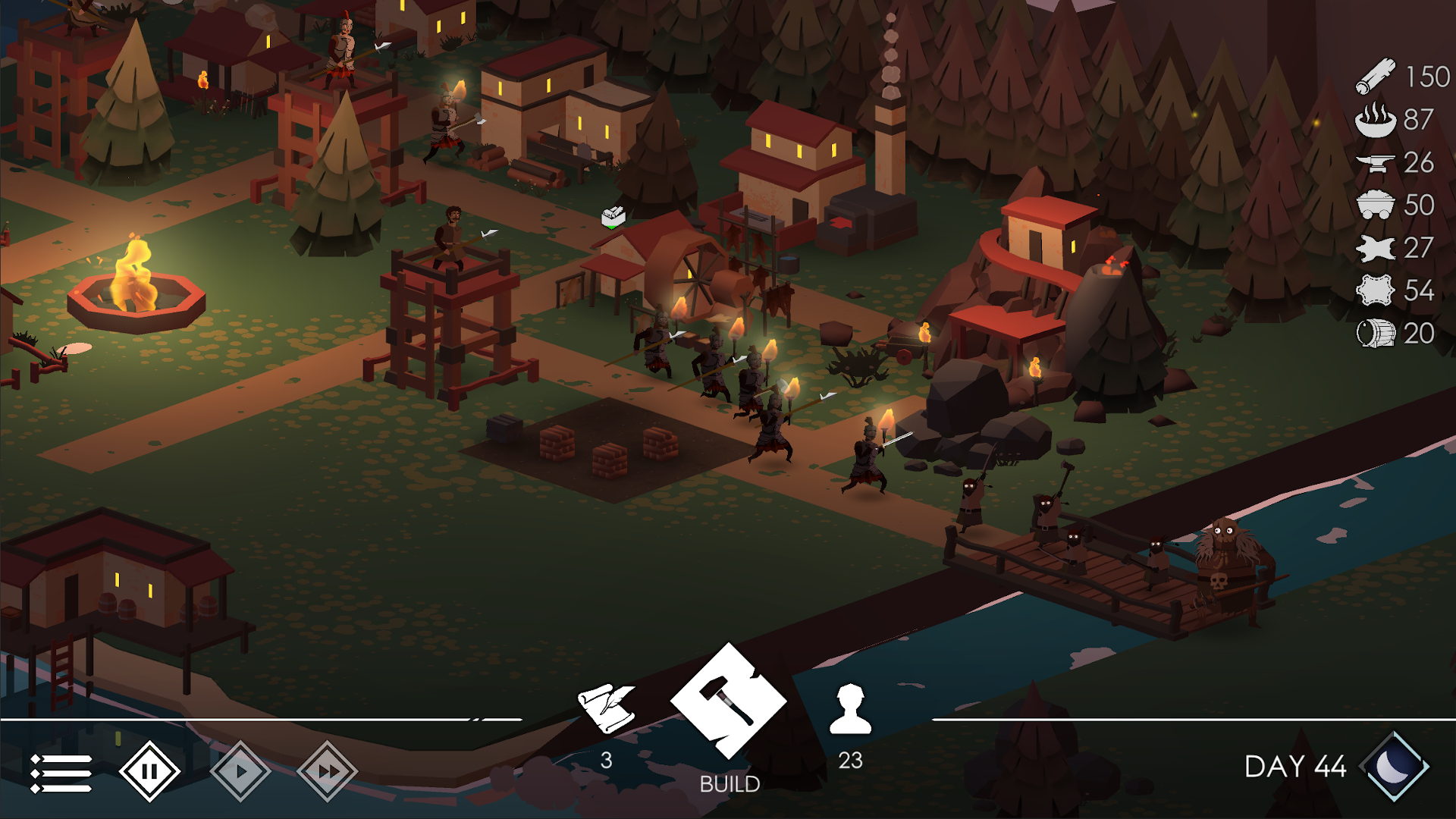View the population panel with person icon
The width and height of the screenshot is (1456, 819).
(x=851, y=709)
